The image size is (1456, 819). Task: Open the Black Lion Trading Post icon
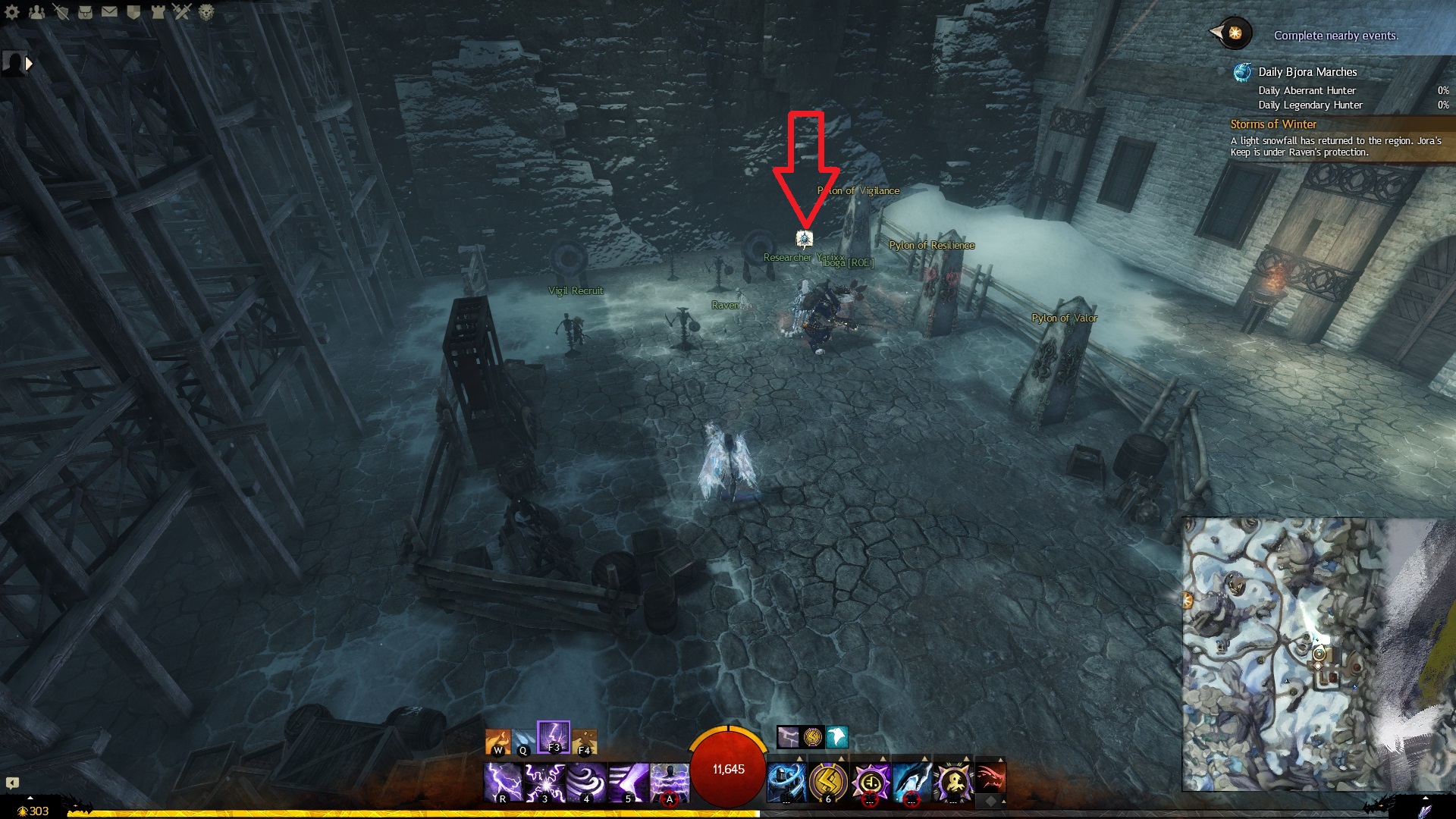206,12
